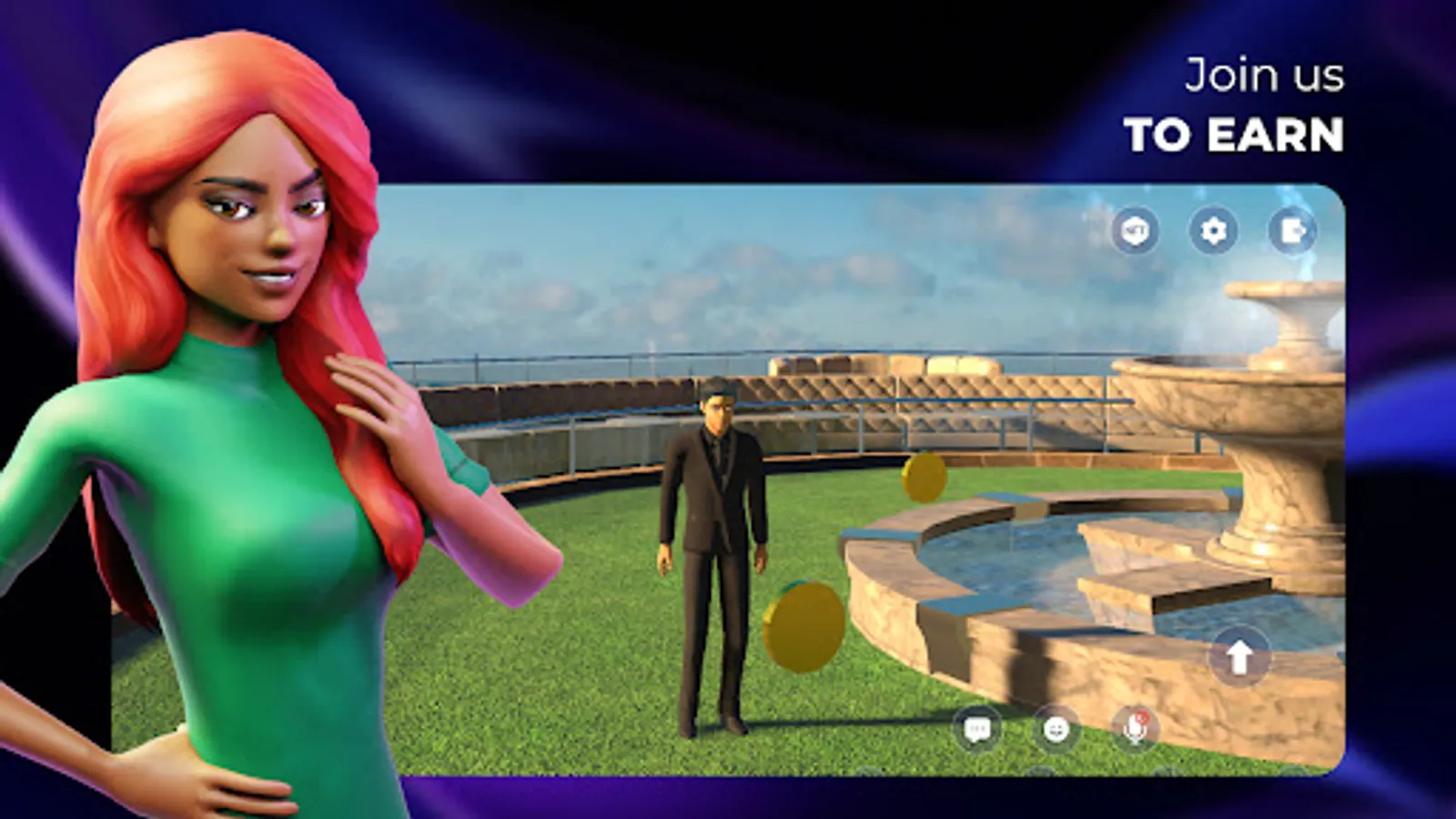The height and width of the screenshot is (819, 1456).
Task: Open the Settings gear icon
Action: point(1214,232)
